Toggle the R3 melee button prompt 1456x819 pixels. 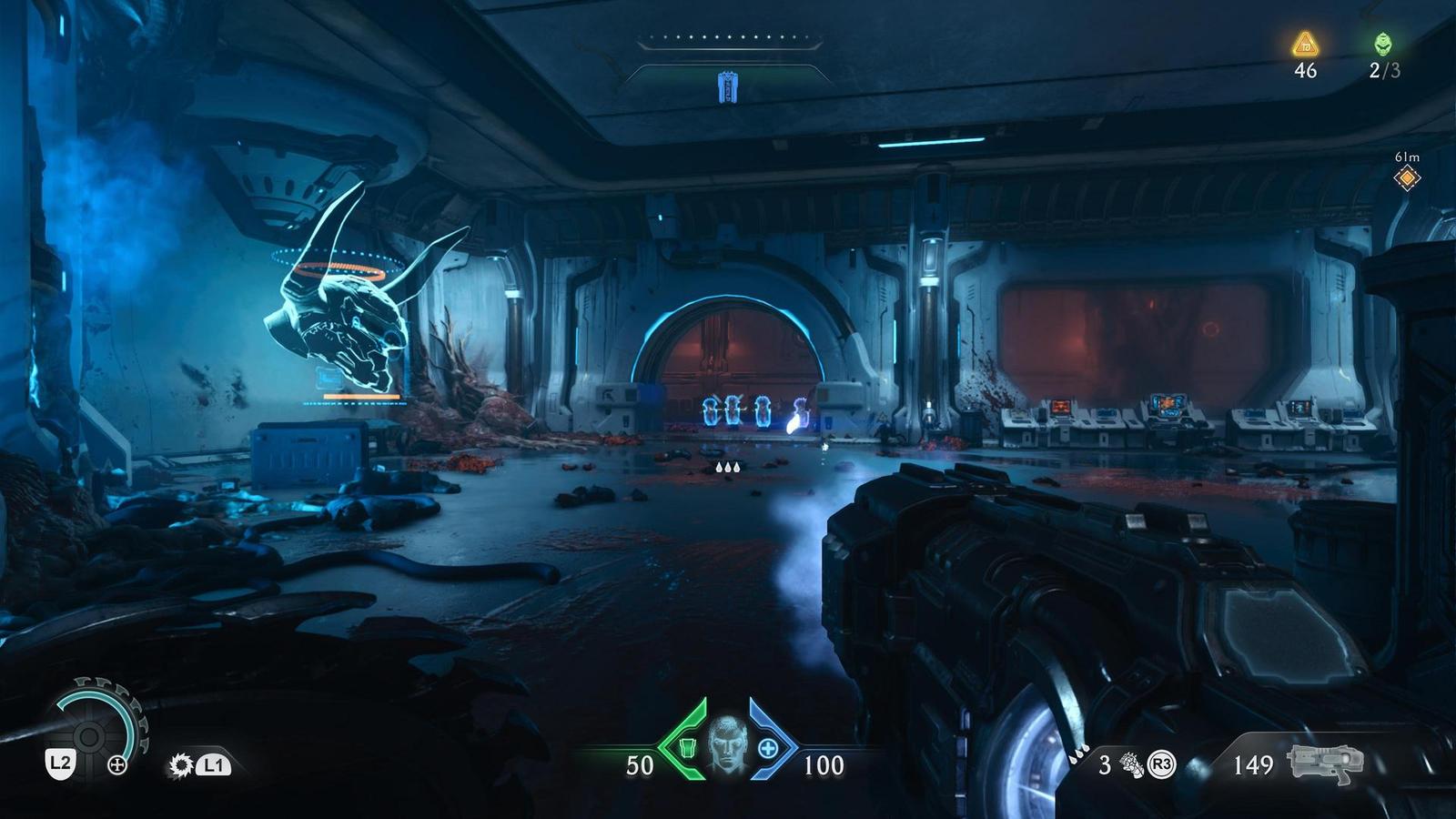tap(1161, 764)
